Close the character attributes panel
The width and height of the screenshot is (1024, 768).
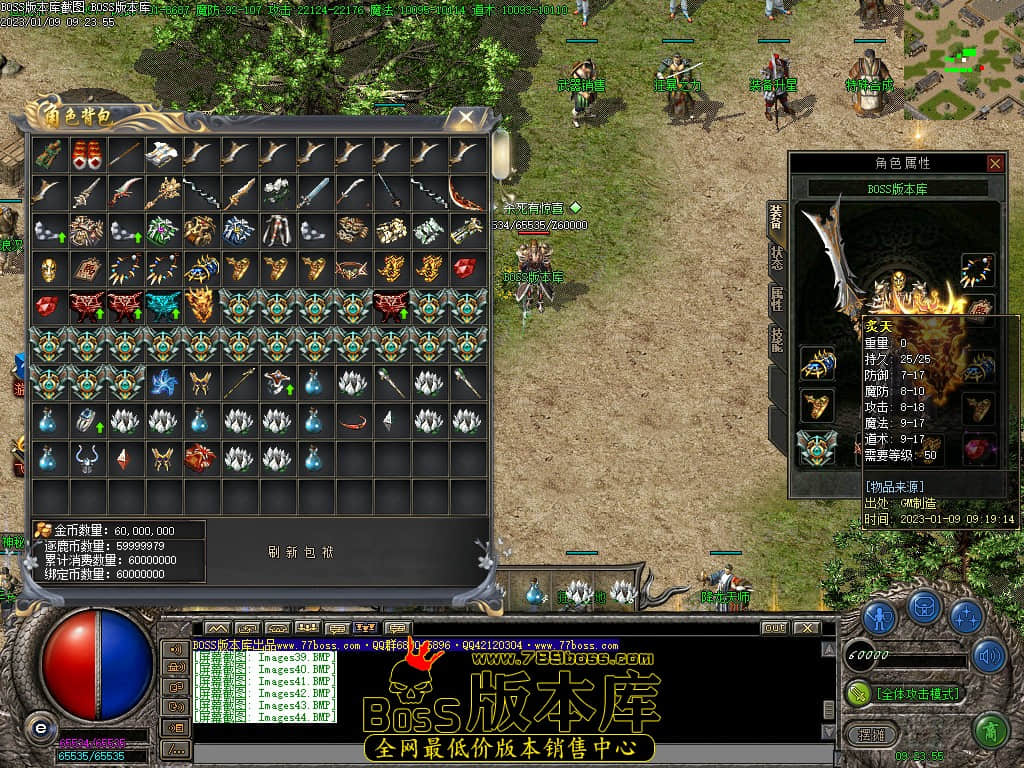click(x=995, y=163)
